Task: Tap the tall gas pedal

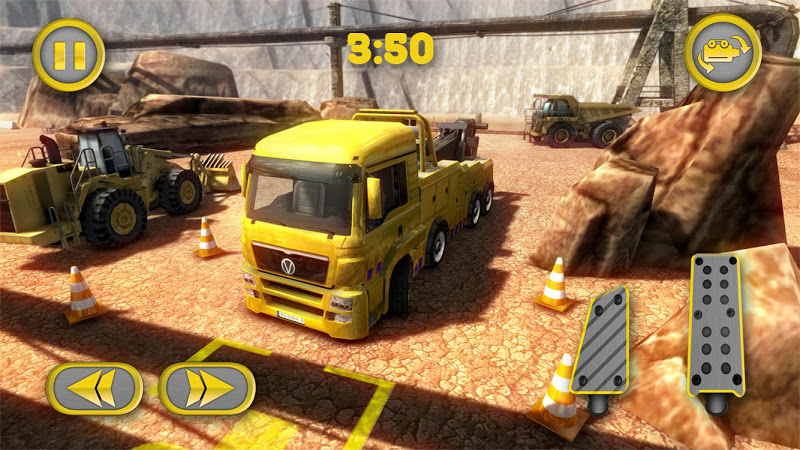Action: (x=717, y=325)
